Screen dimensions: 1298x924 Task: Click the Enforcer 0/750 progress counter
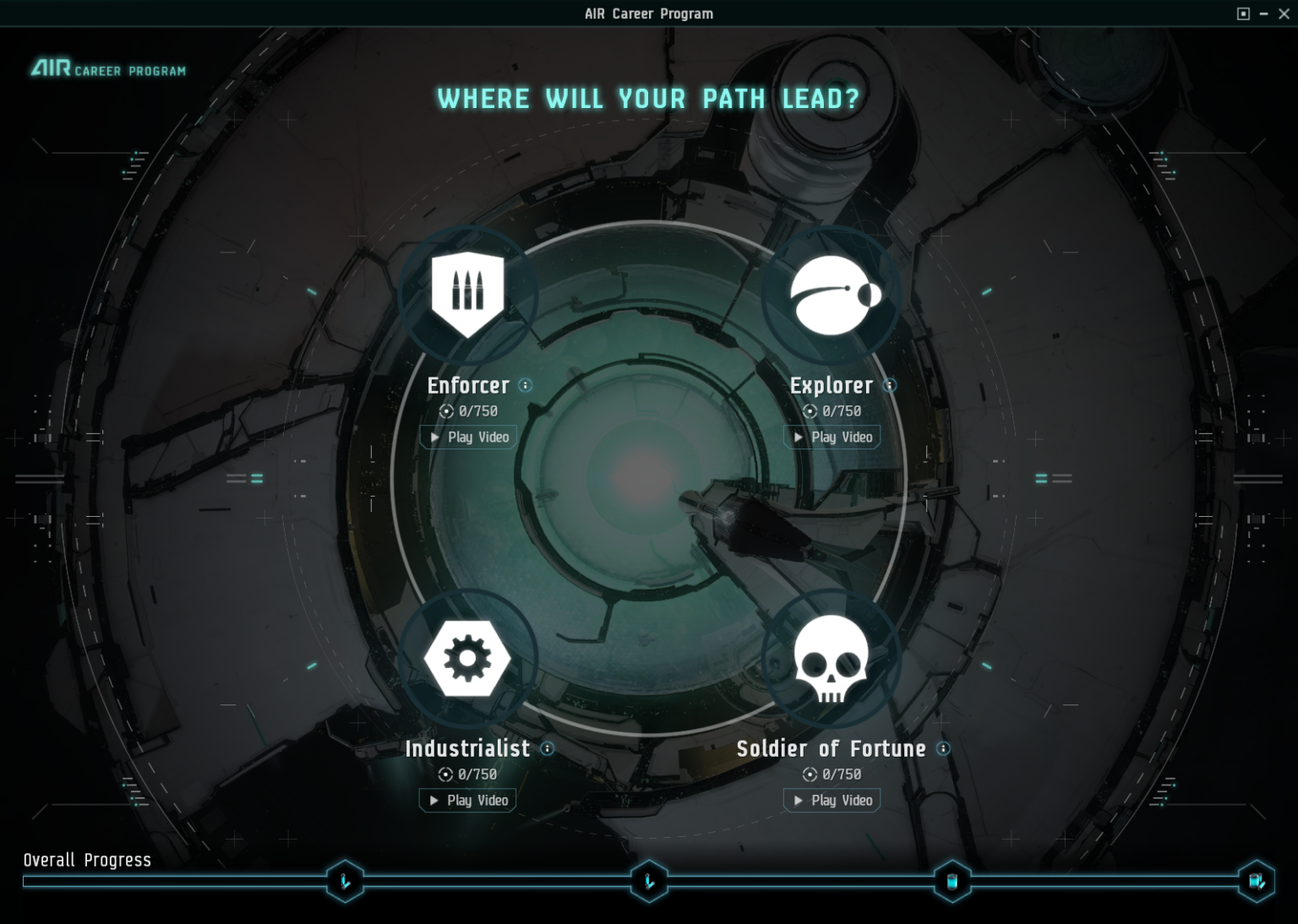click(x=468, y=410)
